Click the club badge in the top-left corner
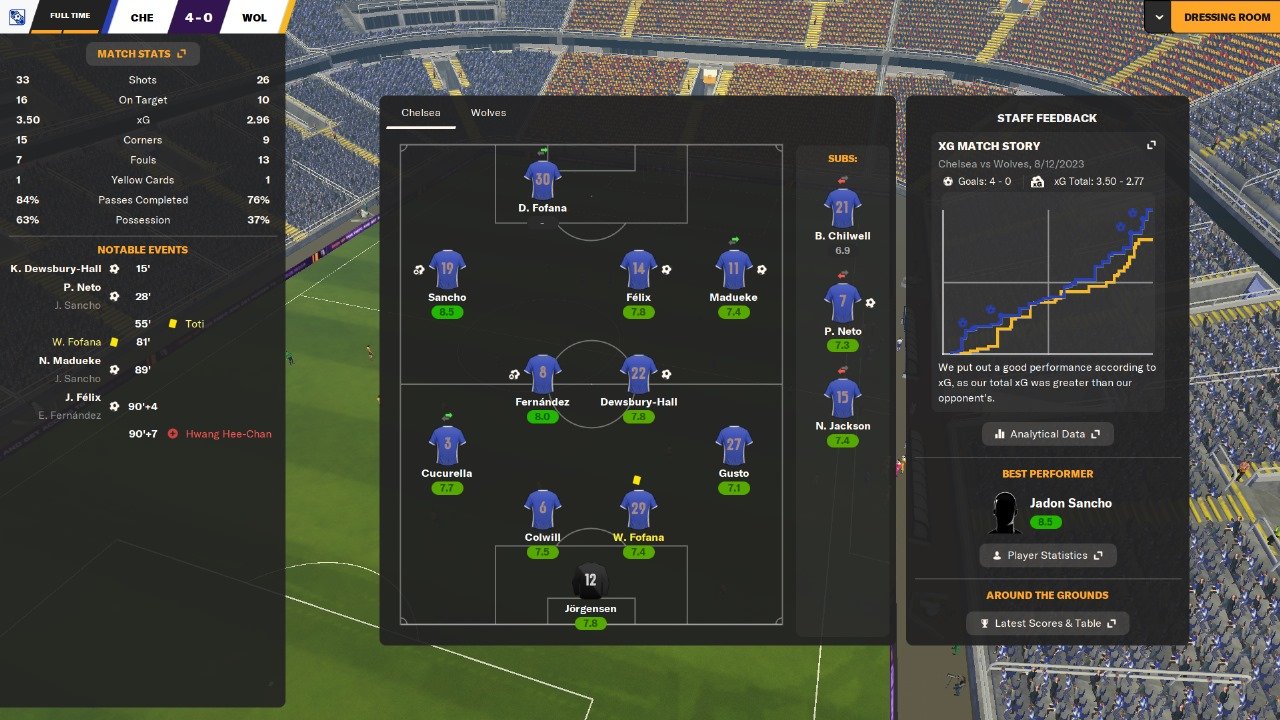This screenshot has width=1280, height=720. point(17,17)
